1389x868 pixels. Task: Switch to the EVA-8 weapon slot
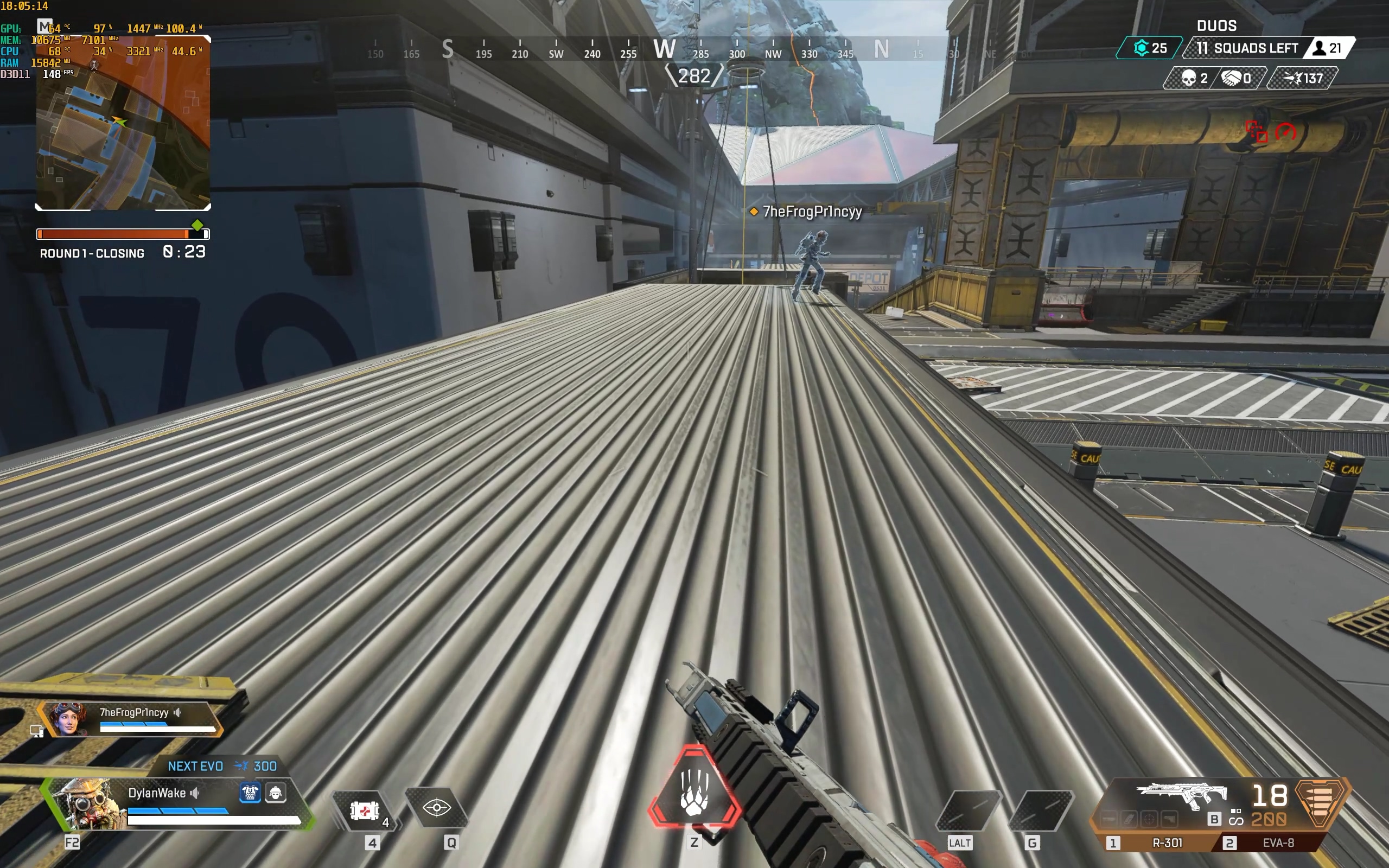1278,843
